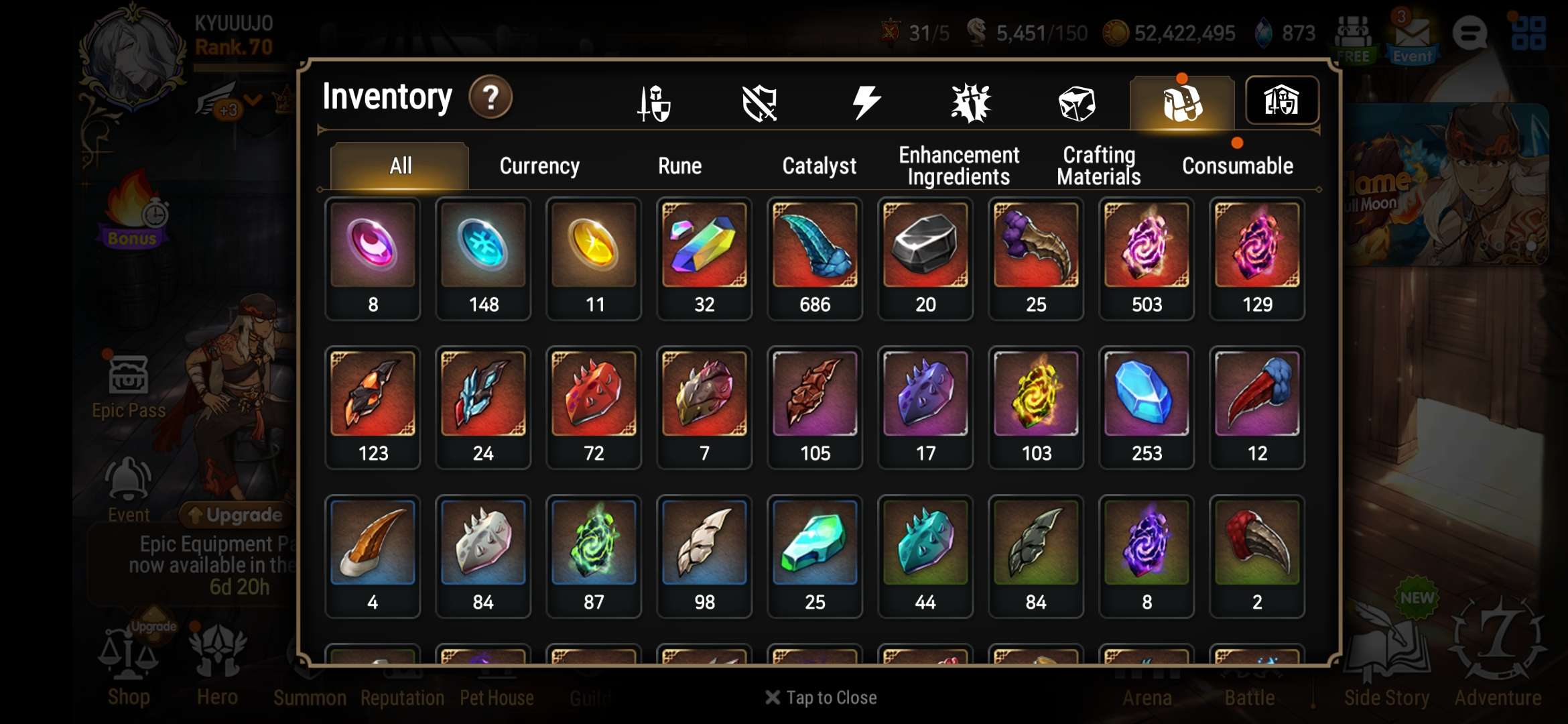Screen dimensions: 1568x724
Task: Switch to the Rune tab
Action: click(679, 166)
